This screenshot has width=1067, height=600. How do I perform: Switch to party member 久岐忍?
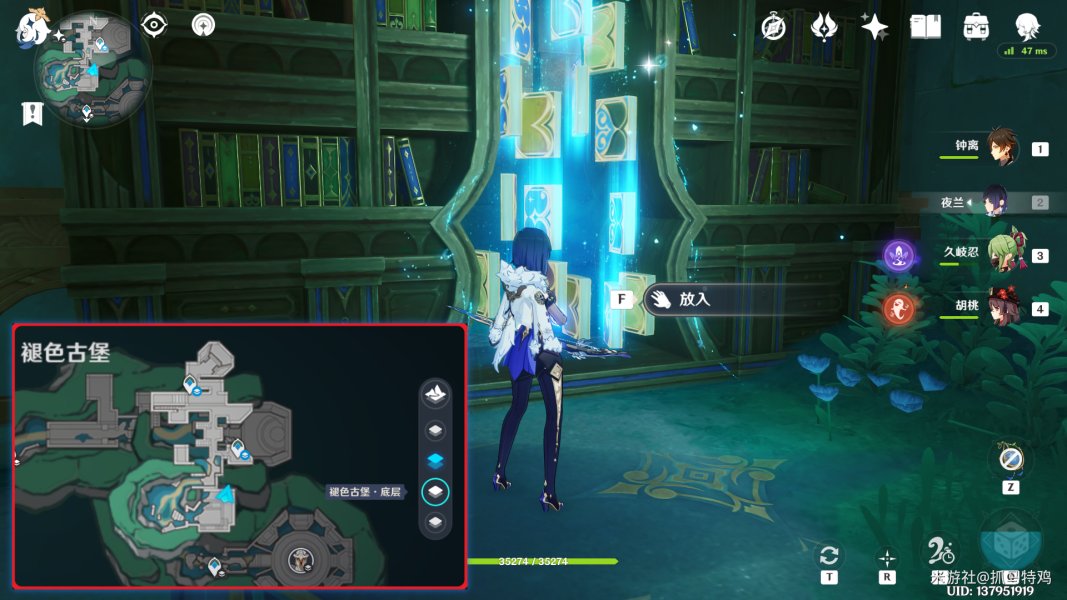pos(1001,255)
